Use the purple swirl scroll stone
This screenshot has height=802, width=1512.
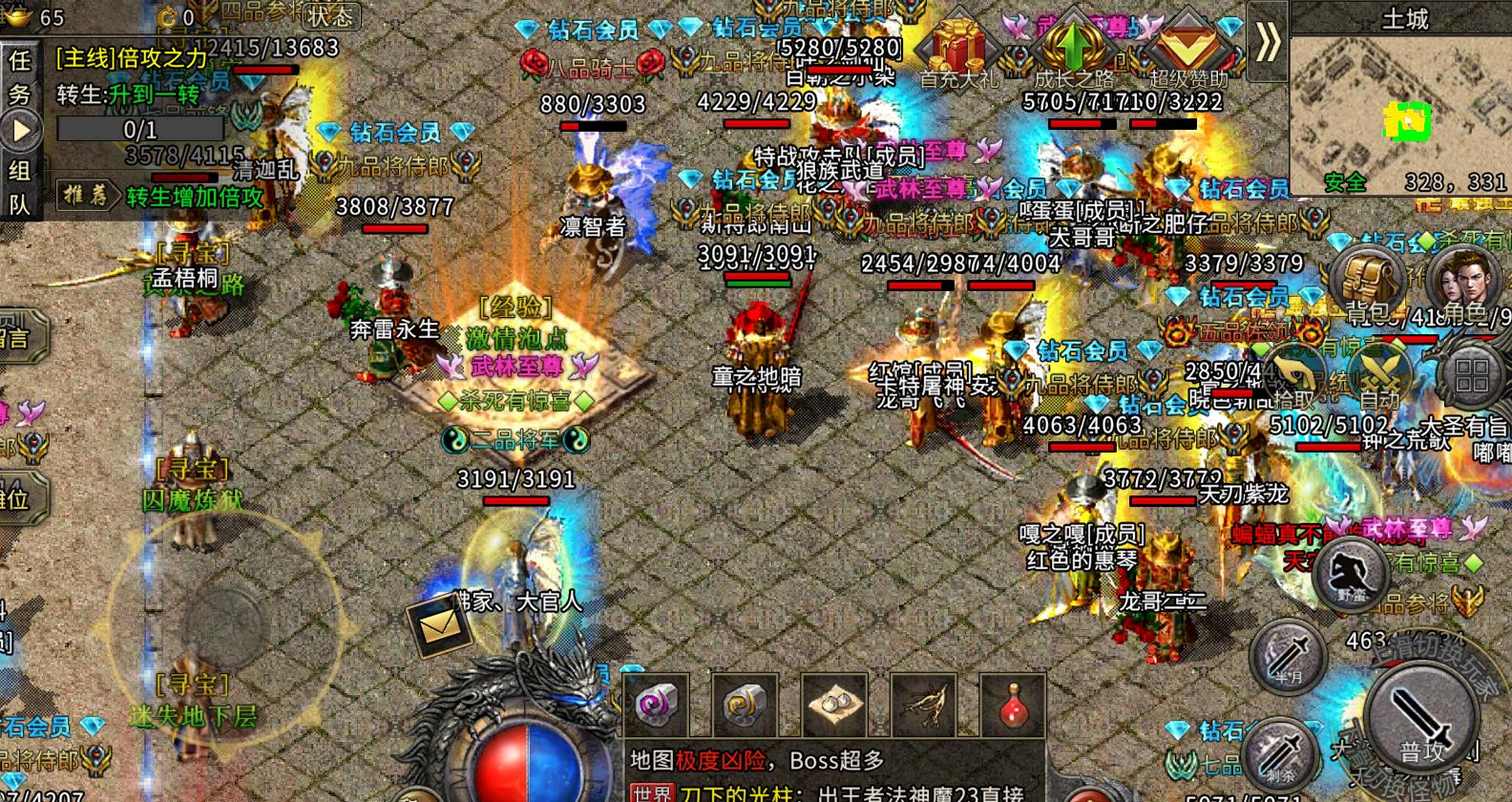[x=655, y=707]
